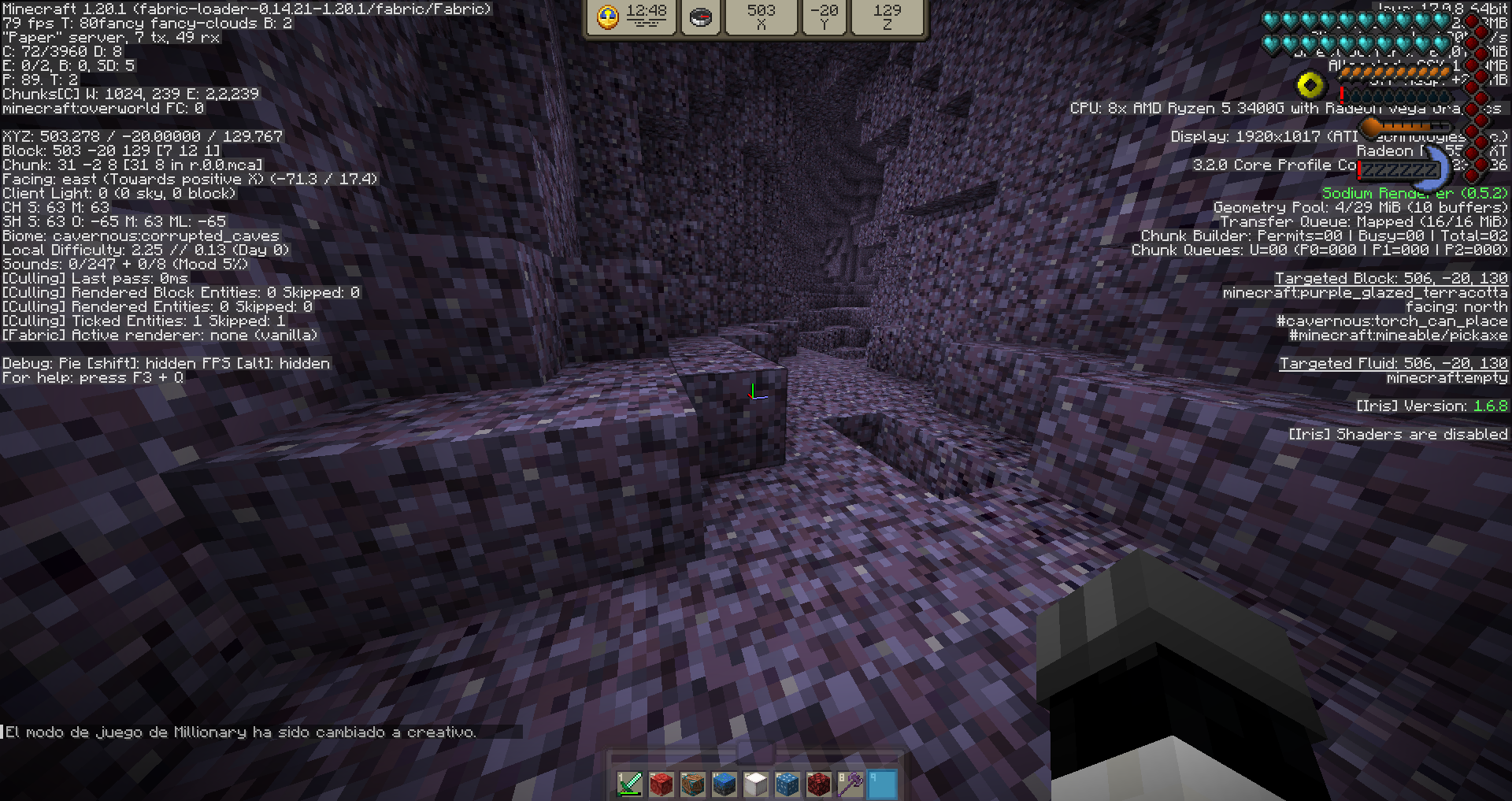Click the Y coordinate box showing -20
Screen dimensions: 1512x801
tap(824, 17)
